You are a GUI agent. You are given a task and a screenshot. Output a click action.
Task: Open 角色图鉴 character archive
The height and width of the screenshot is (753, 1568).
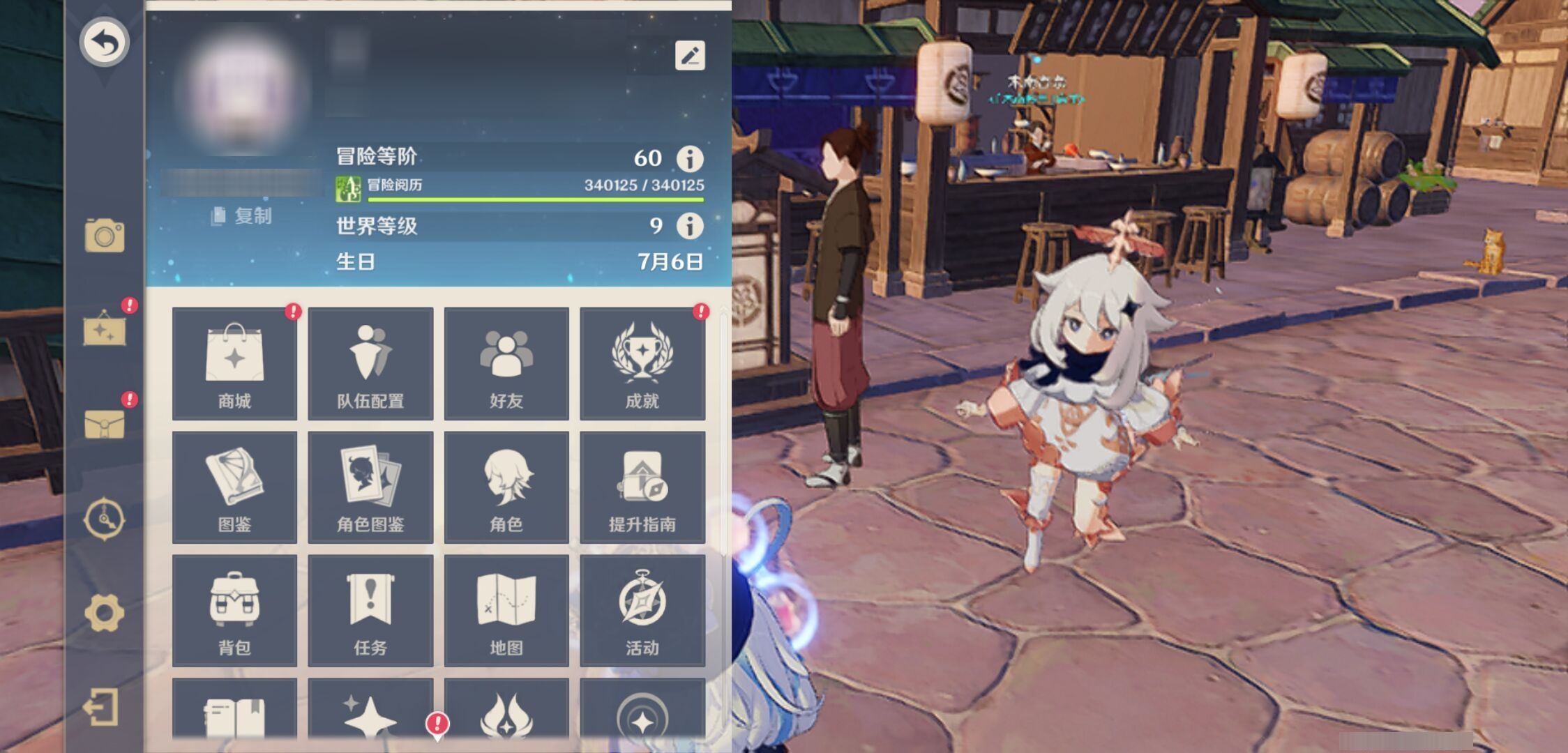pyautogui.click(x=370, y=487)
